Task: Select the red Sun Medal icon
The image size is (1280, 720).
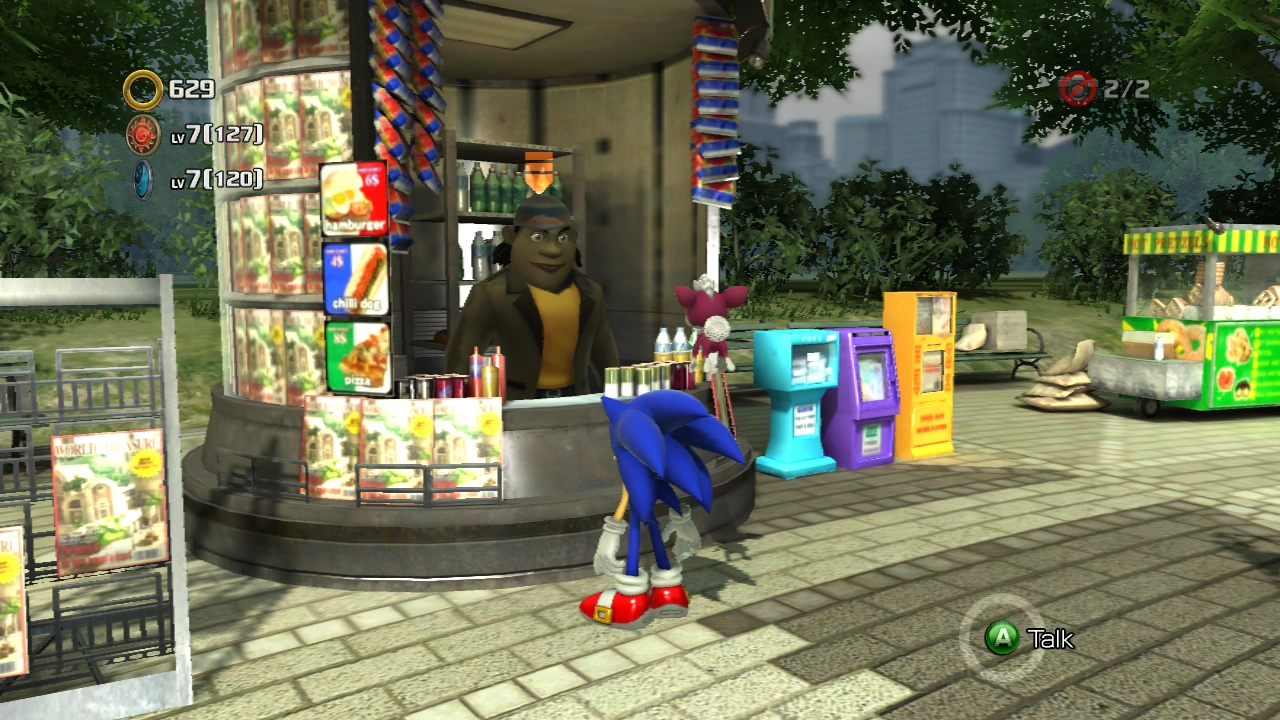Action: [143, 135]
